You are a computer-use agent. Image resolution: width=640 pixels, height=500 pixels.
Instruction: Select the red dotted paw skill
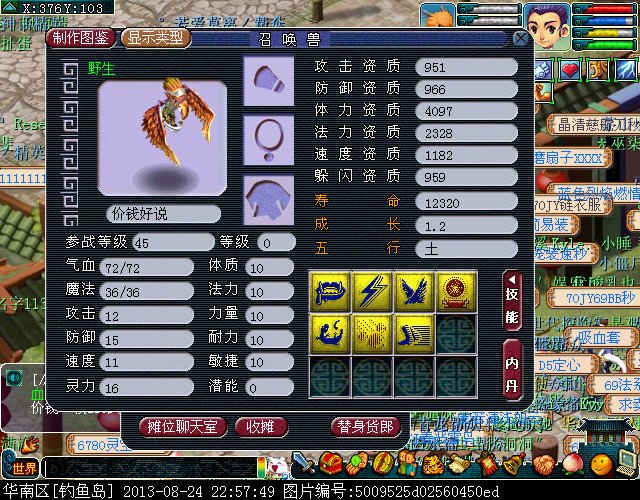tap(372, 333)
